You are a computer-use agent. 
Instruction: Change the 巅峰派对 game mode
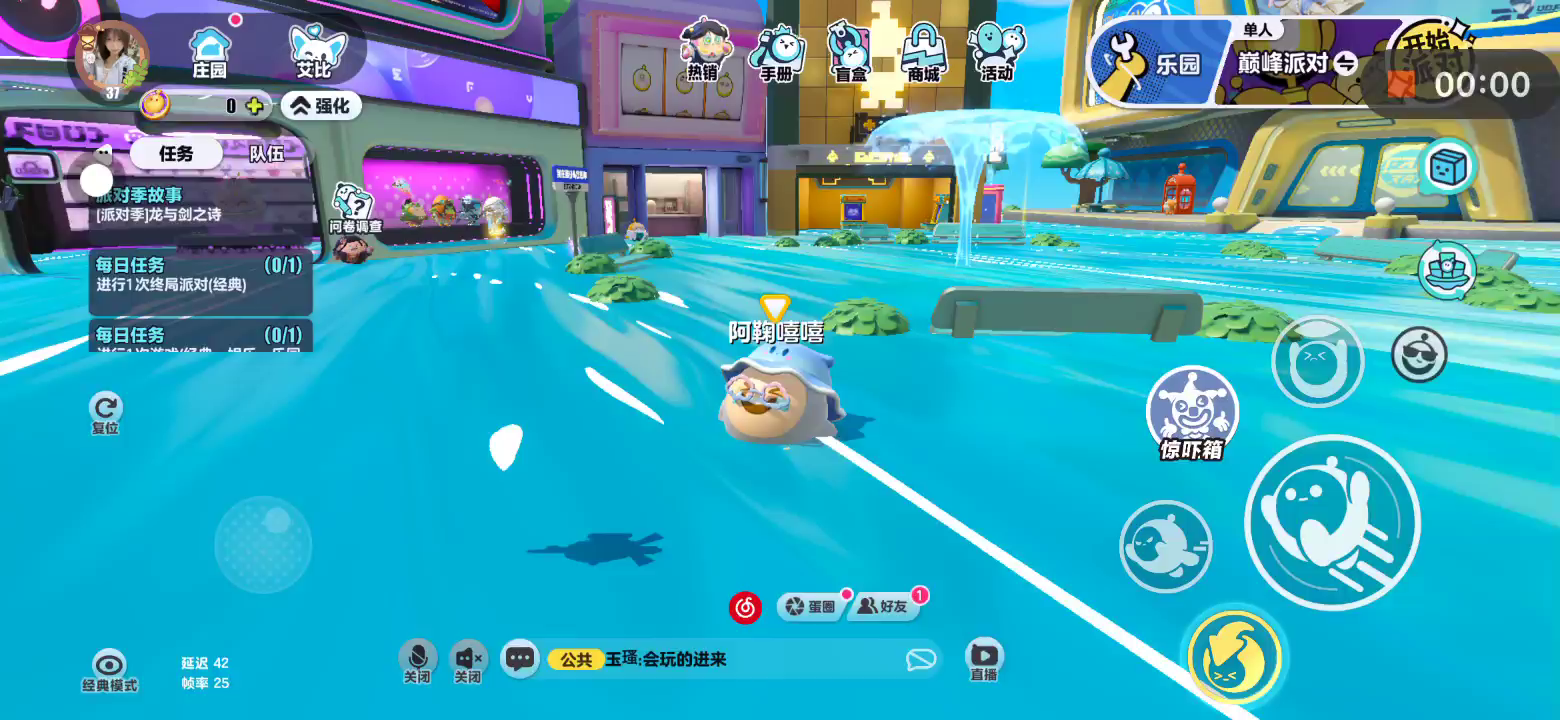tap(1296, 64)
